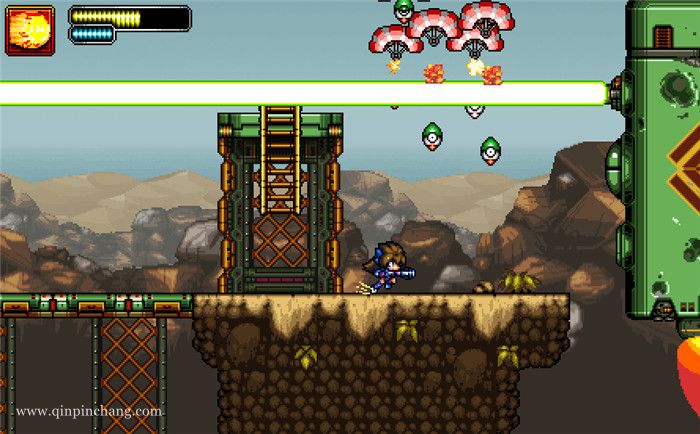Viewport: 700px width, 434px height.
Task: Select the fireball weapon icon
Action: 30,30
